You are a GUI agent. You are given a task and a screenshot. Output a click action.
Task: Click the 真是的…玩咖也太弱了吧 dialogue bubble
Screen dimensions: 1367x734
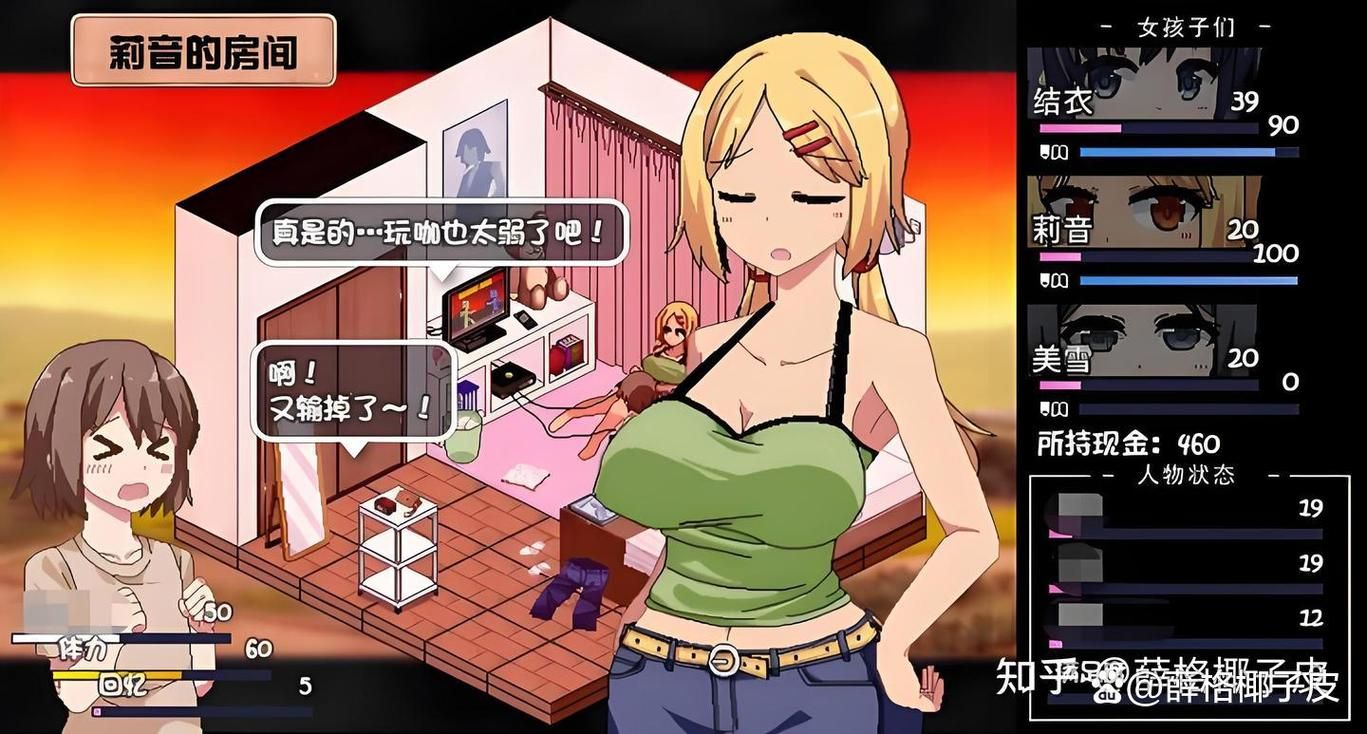coord(440,231)
